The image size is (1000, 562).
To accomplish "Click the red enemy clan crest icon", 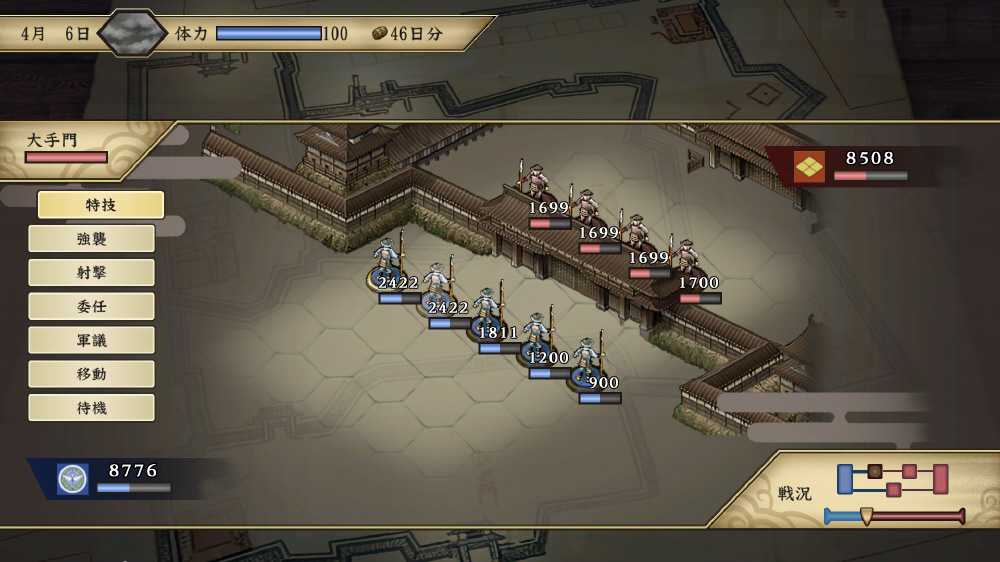I will tap(809, 166).
